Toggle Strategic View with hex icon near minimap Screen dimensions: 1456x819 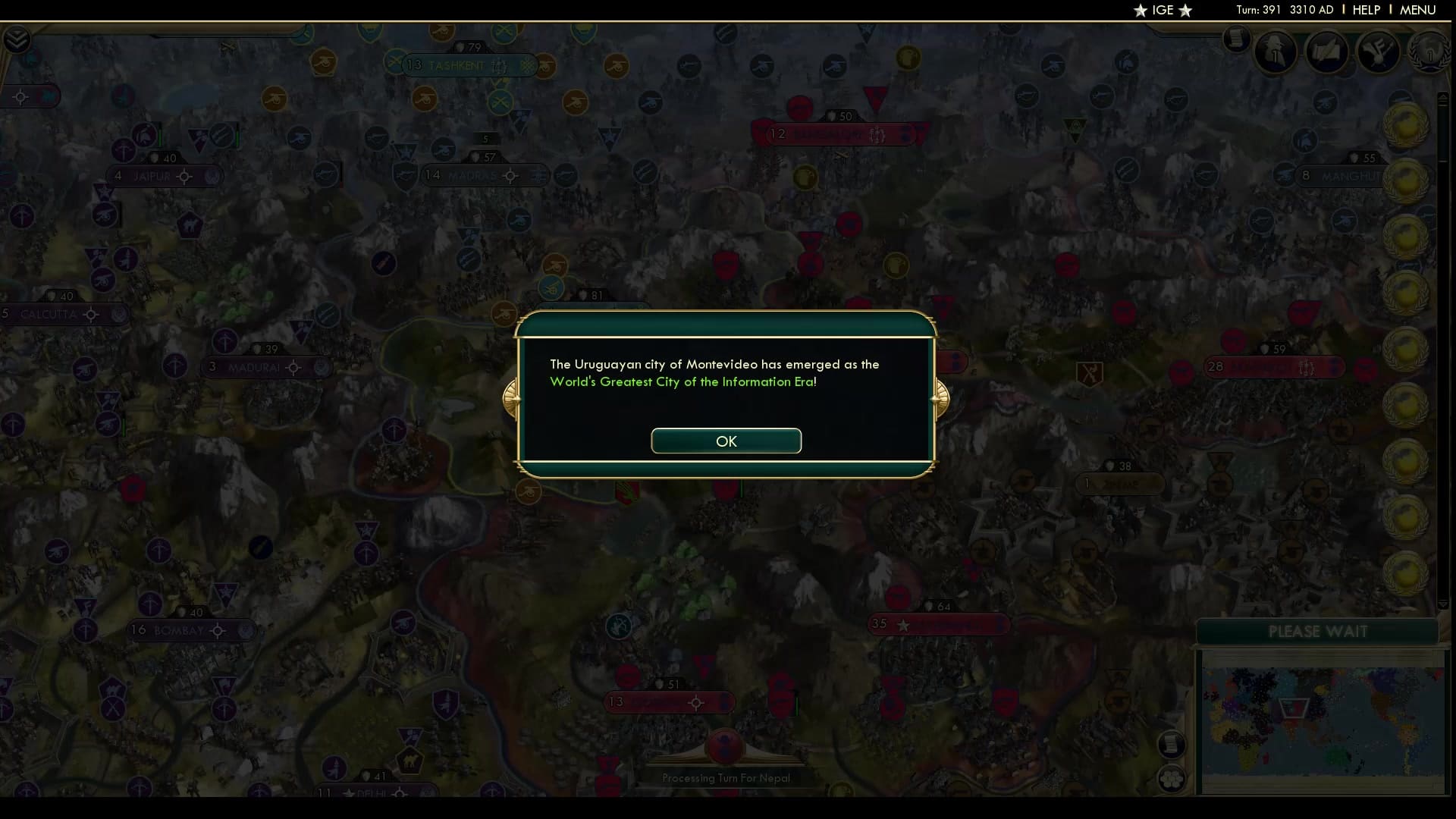tap(1170, 777)
